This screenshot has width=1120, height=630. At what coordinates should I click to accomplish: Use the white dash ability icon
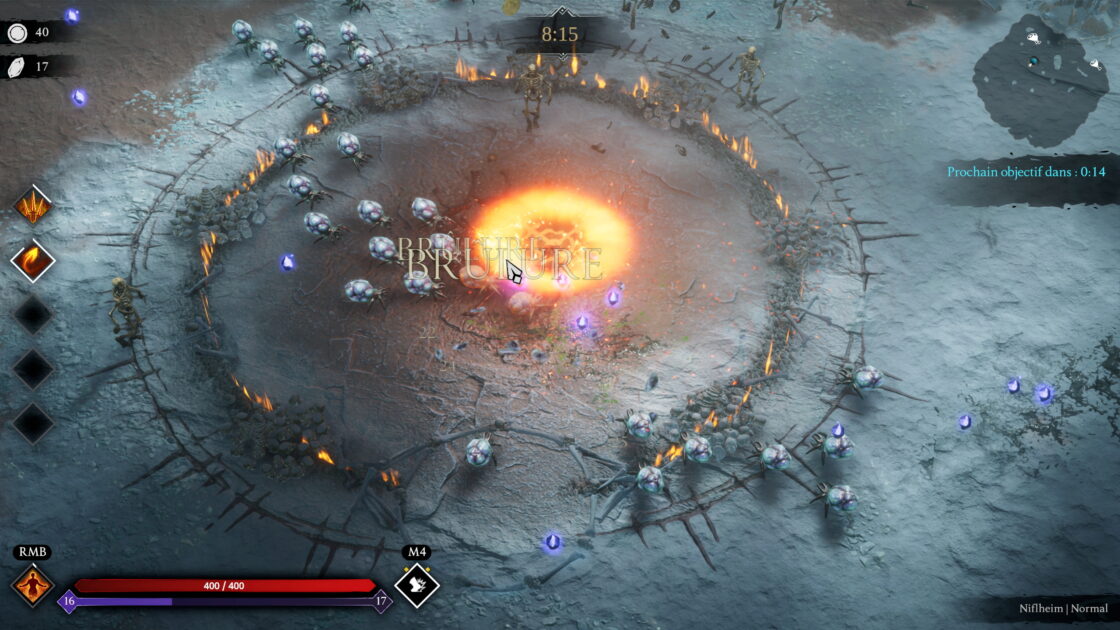pyautogui.click(x=417, y=586)
